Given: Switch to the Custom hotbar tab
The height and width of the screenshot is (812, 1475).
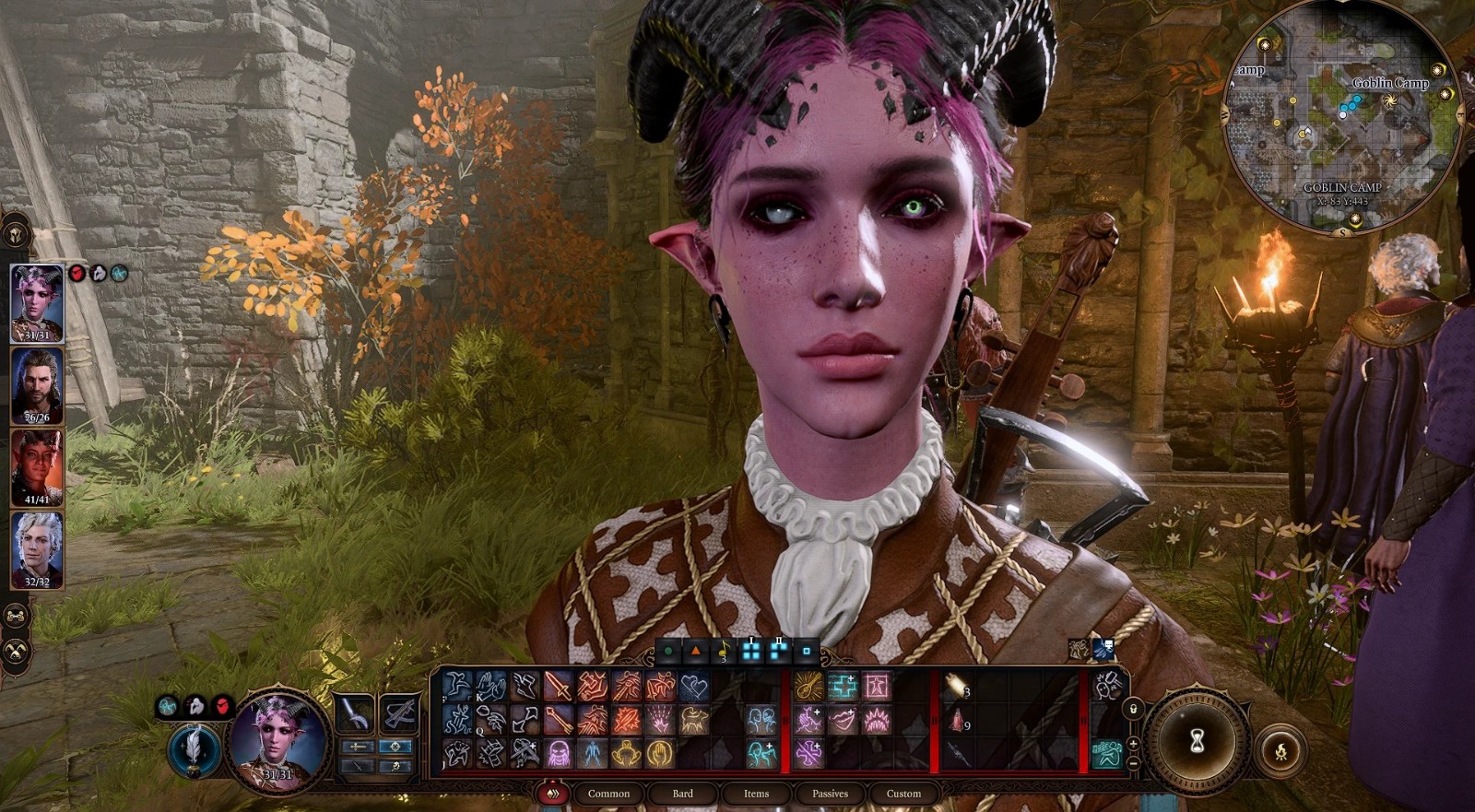Looking at the screenshot, I should [903, 794].
